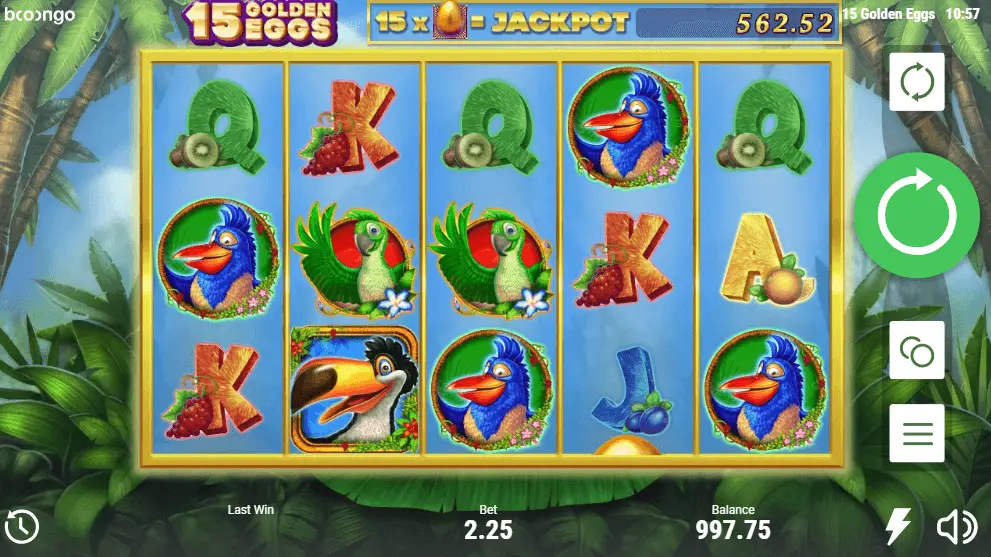The width and height of the screenshot is (991, 557).
Task: Spin the reels with the green button
Action: click(916, 216)
